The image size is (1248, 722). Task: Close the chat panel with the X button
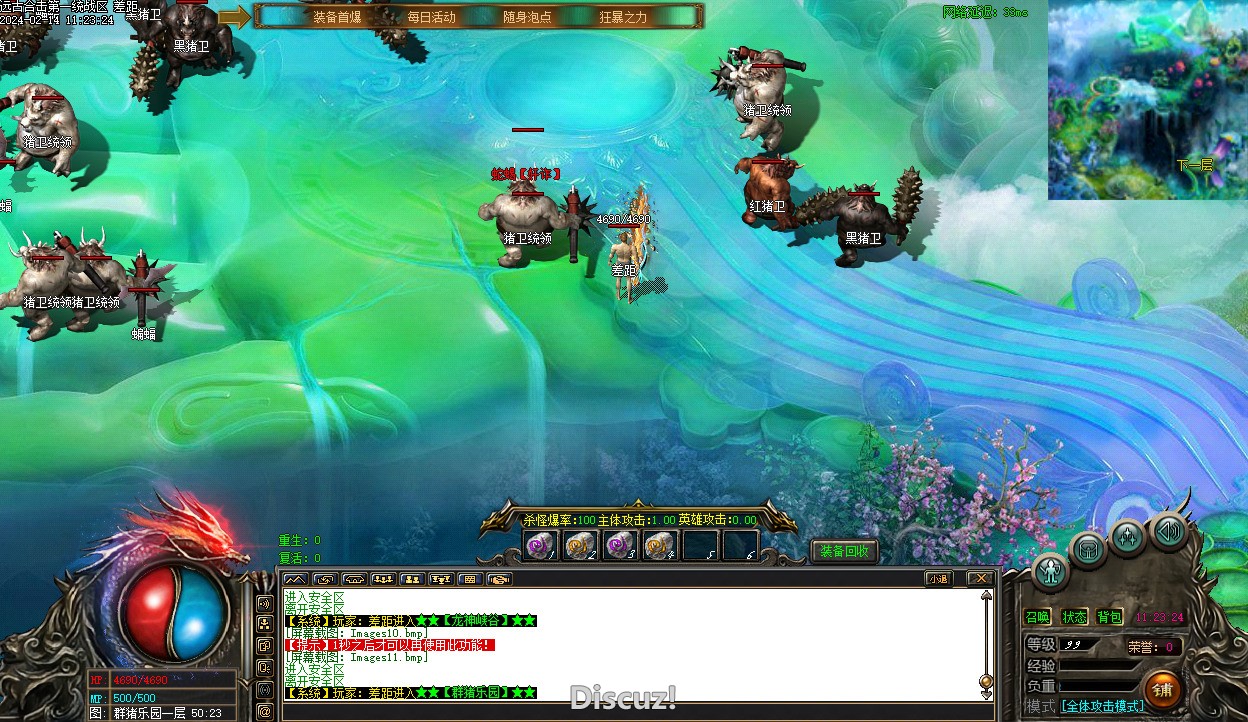981,578
